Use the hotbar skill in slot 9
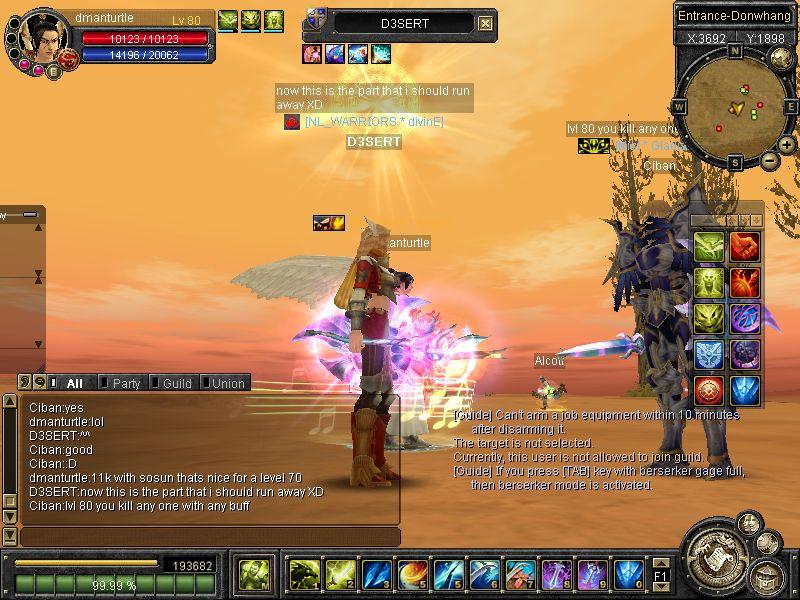The width and height of the screenshot is (800, 600). (592, 574)
